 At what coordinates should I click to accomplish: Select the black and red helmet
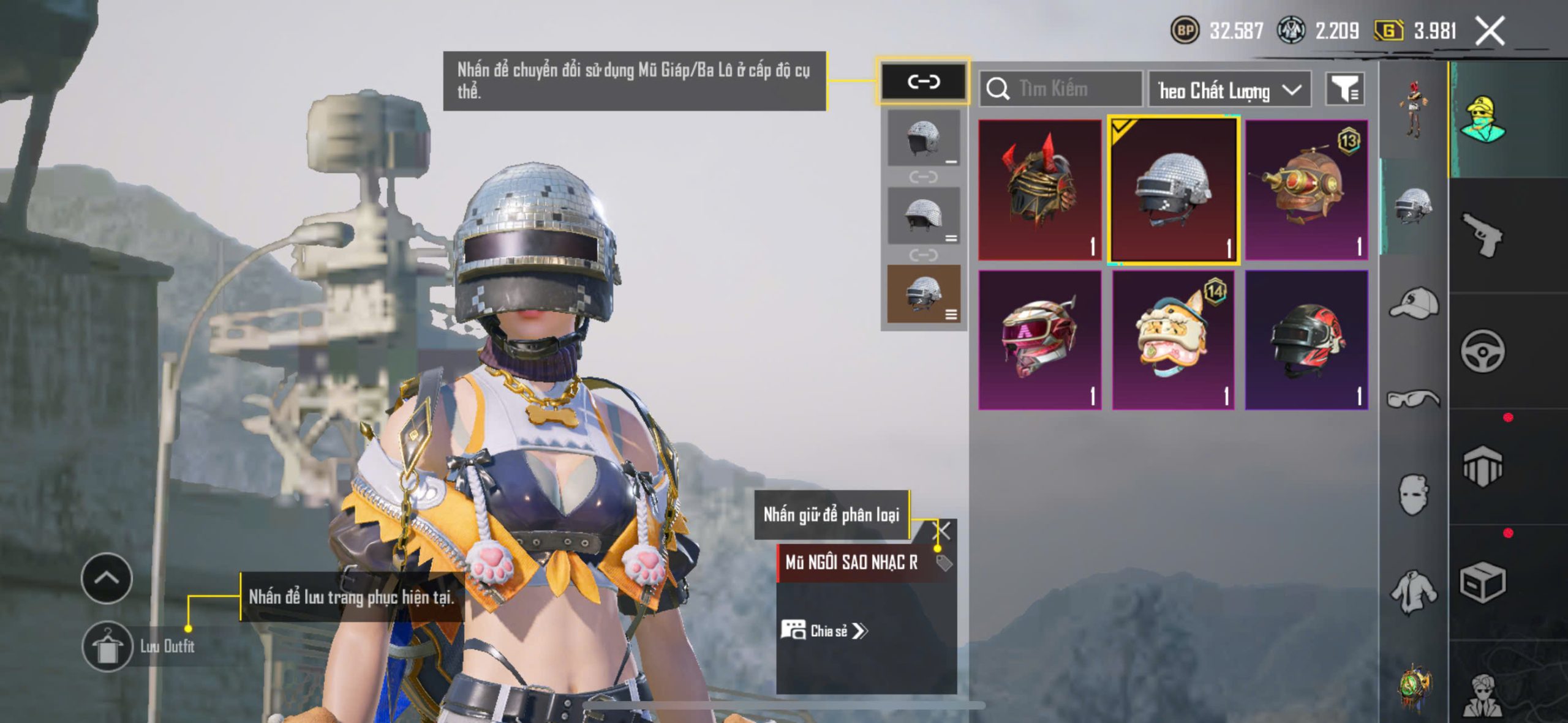click(x=1306, y=340)
